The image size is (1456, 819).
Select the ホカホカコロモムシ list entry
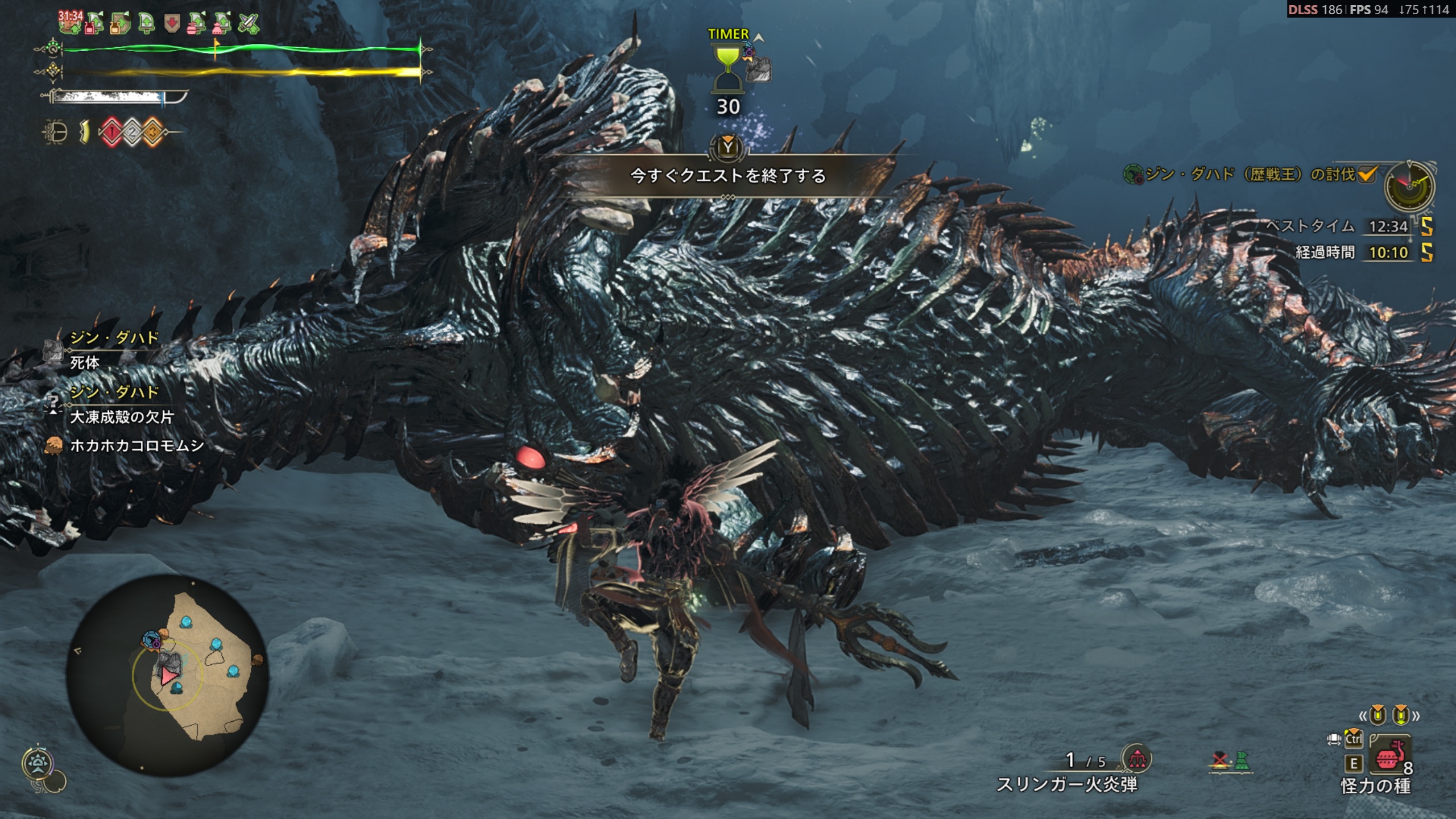click(136, 445)
